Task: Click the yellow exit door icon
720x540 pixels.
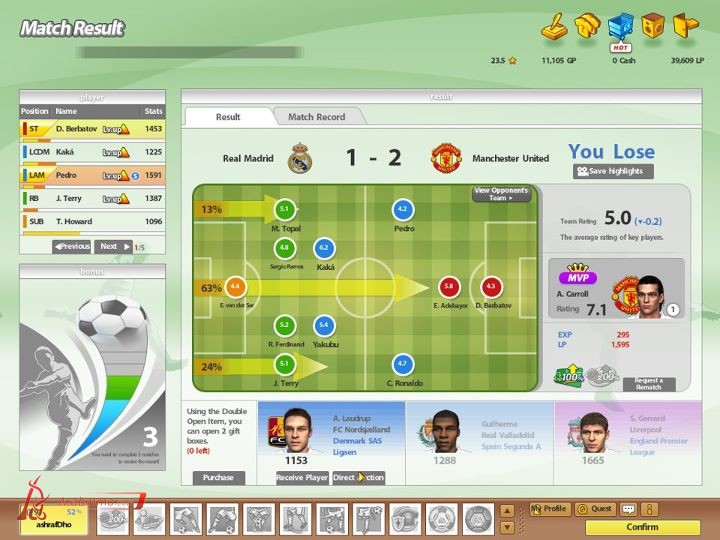Action: [684, 24]
